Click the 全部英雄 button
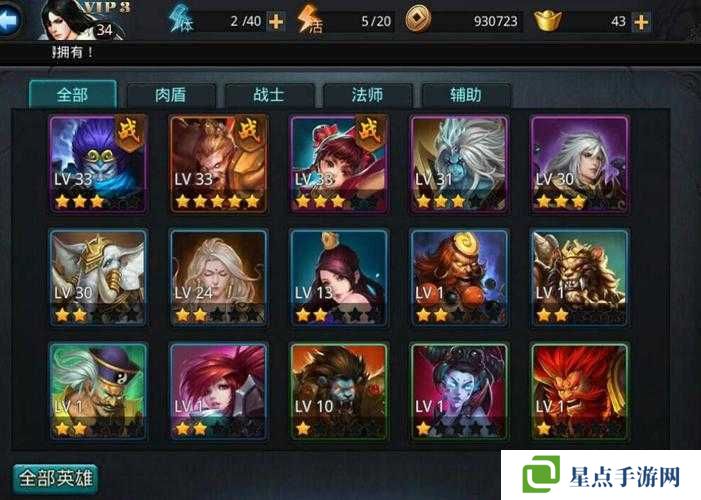This screenshot has height=500, width=701. pos(55,478)
